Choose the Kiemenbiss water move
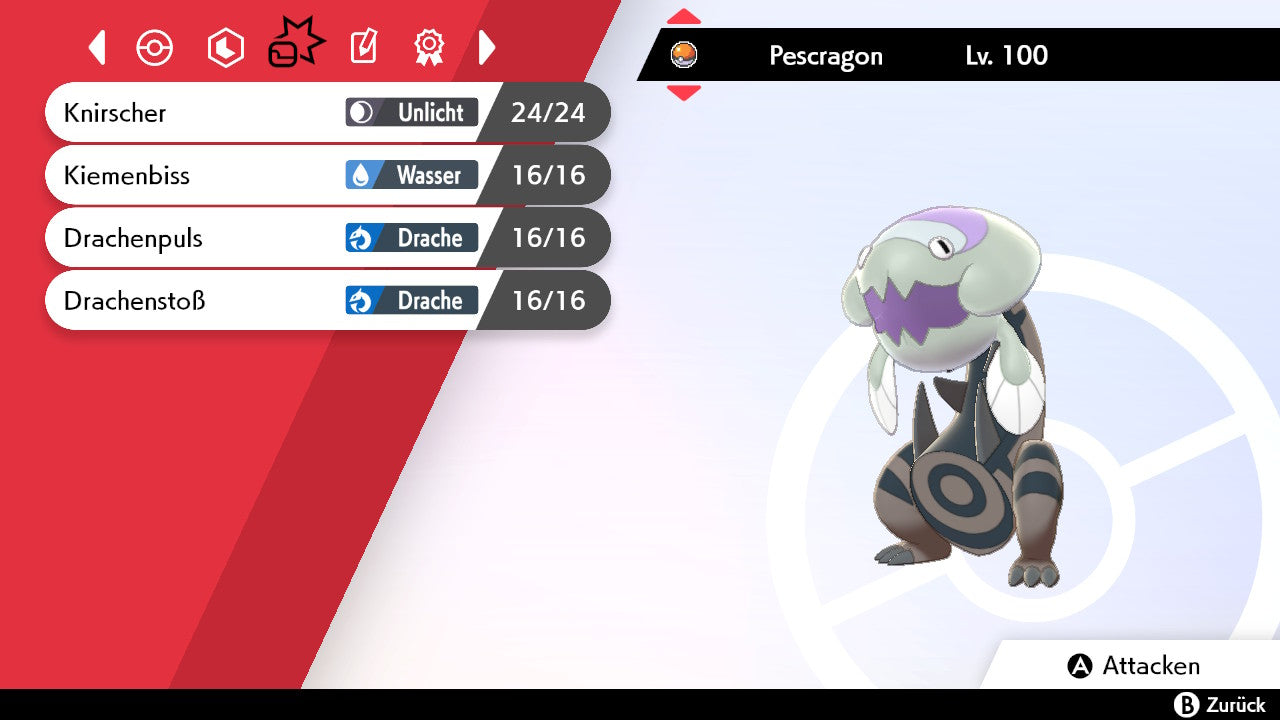 (300, 175)
